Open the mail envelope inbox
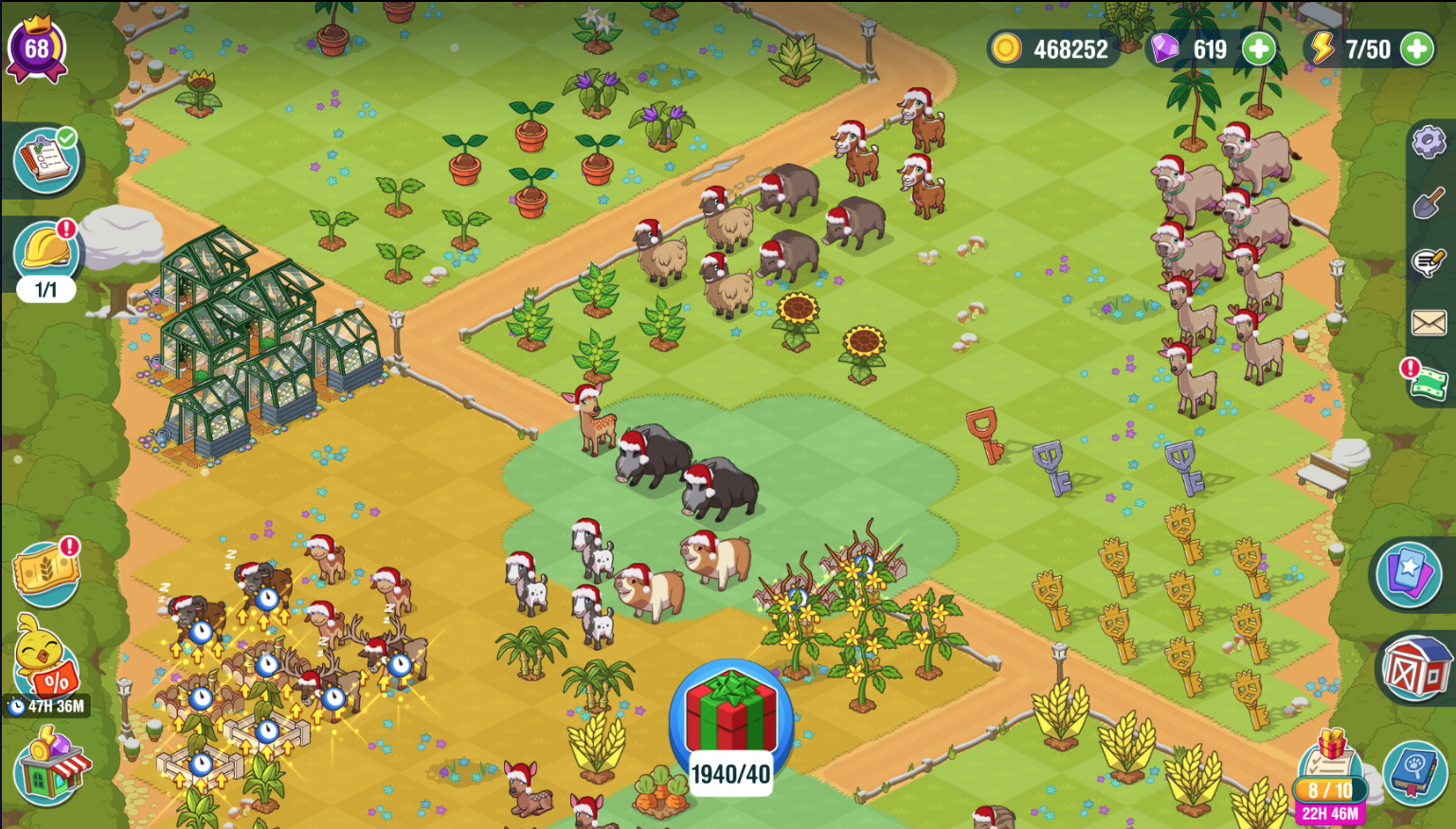This screenshot has width=1456, height=829. 1429,323
